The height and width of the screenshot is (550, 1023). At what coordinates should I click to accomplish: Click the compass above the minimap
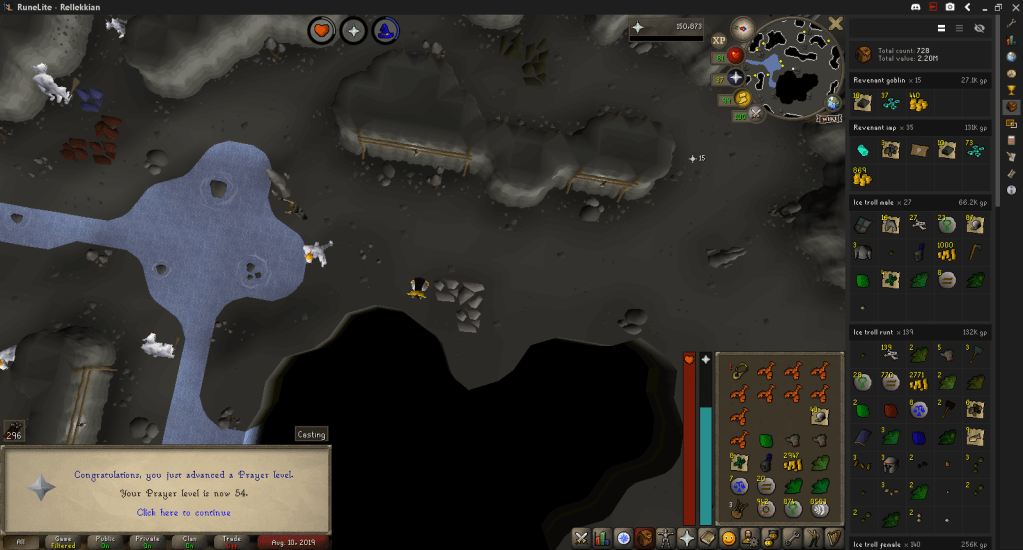[x=742, y=27]
